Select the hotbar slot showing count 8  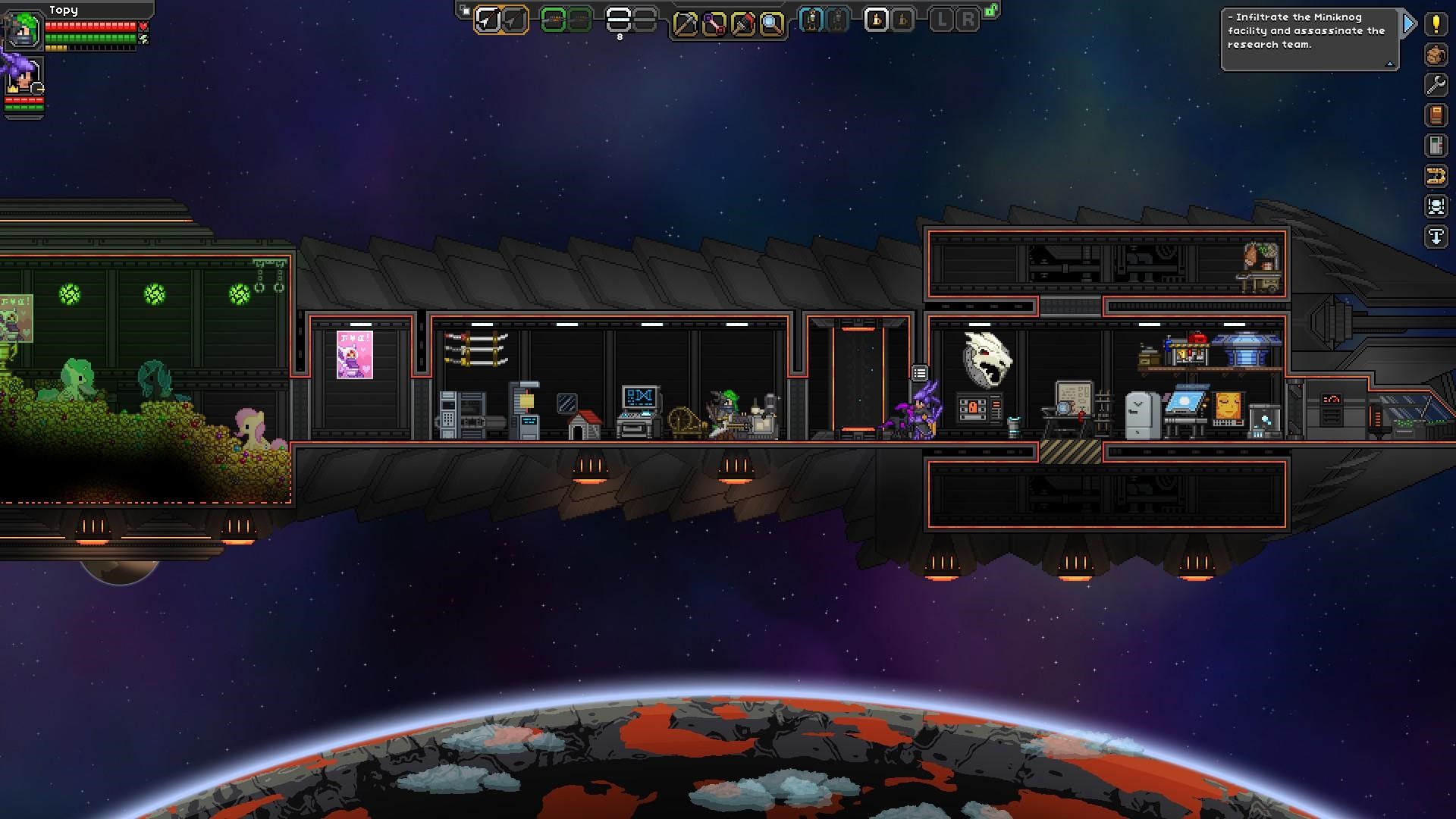(x=619, y=20)
